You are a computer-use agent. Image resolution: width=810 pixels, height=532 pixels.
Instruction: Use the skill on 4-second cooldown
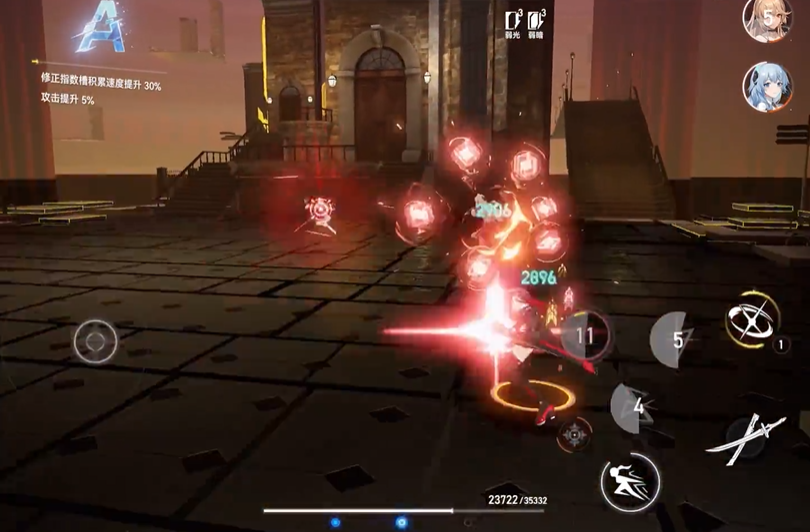click(x=635, y=408)
